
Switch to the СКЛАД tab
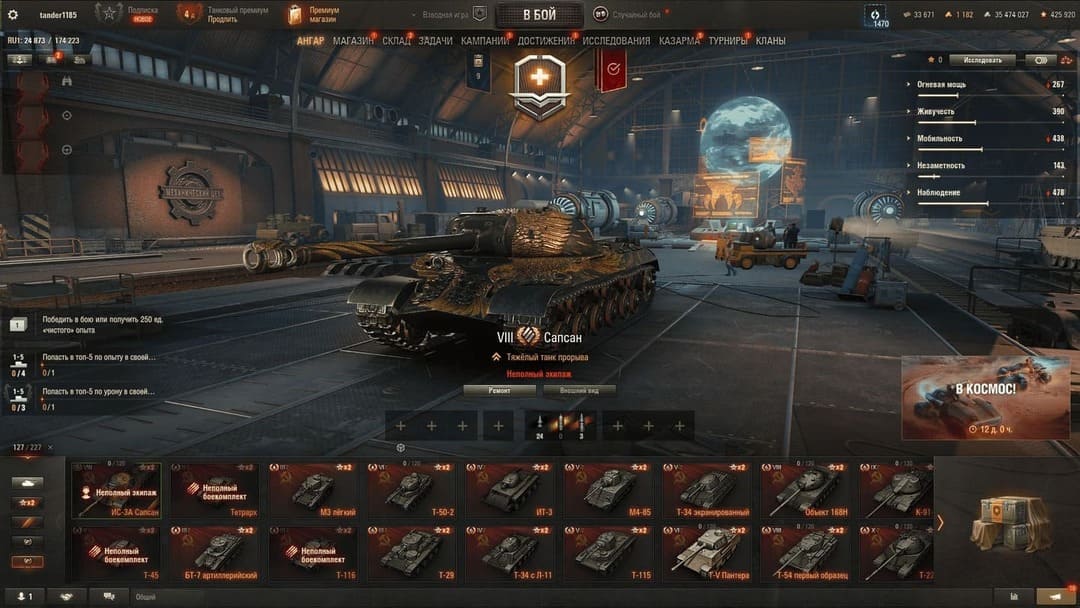[396, 41]
